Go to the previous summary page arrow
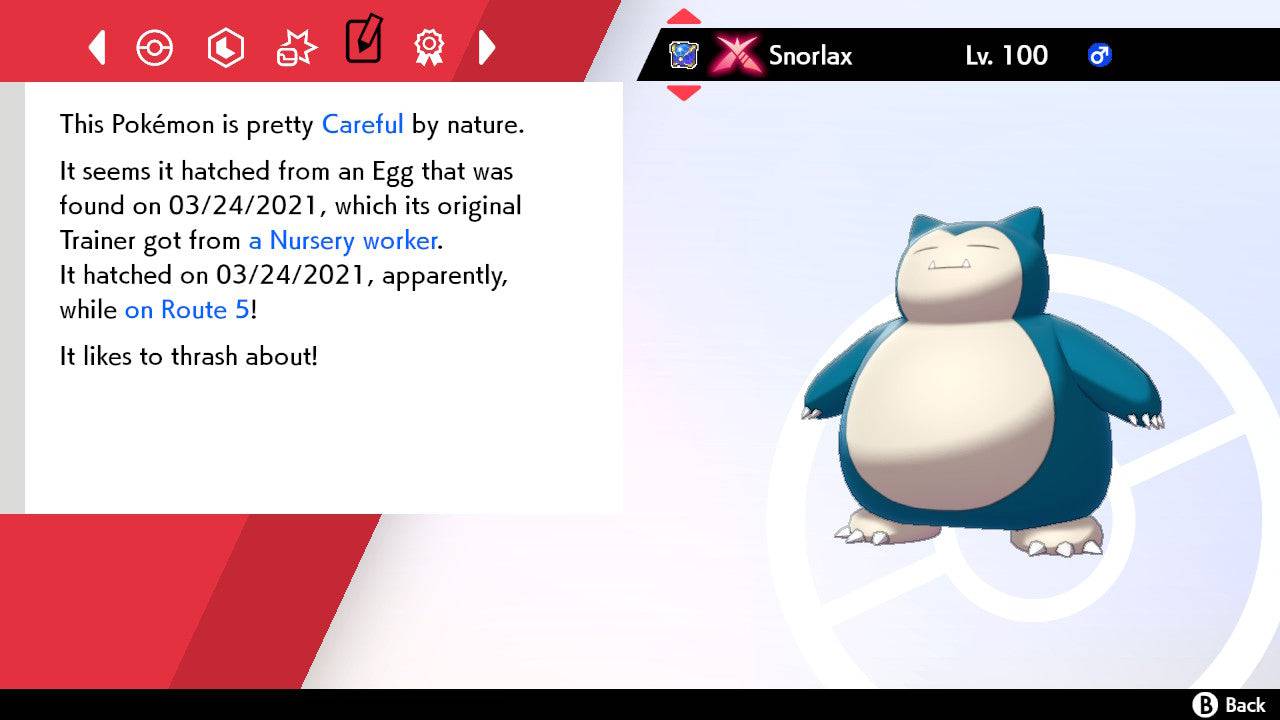Viewport: 1280px width, 720px height. pos(97,47)
